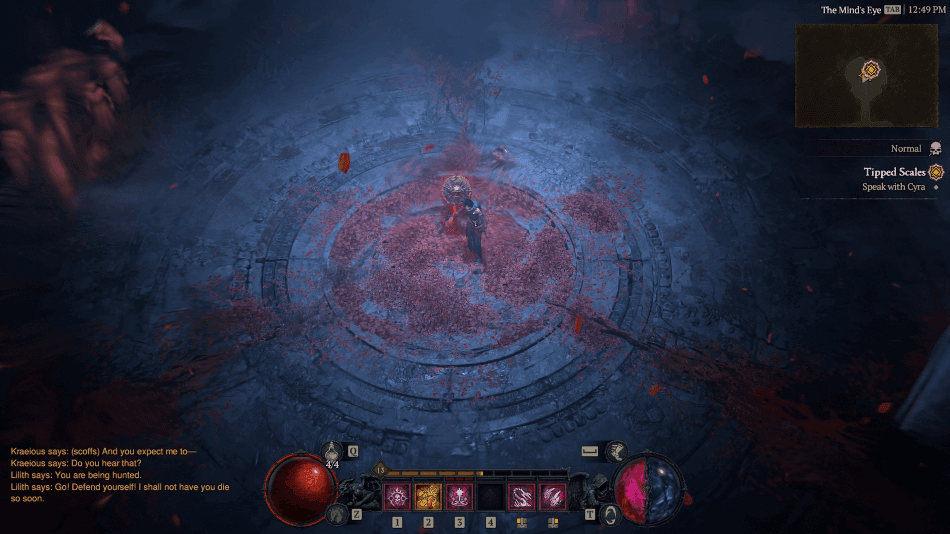Activate the skull skill in slot 1
Image resolution: width=950 pixels, height=534 pixels.
pos(397,496)
